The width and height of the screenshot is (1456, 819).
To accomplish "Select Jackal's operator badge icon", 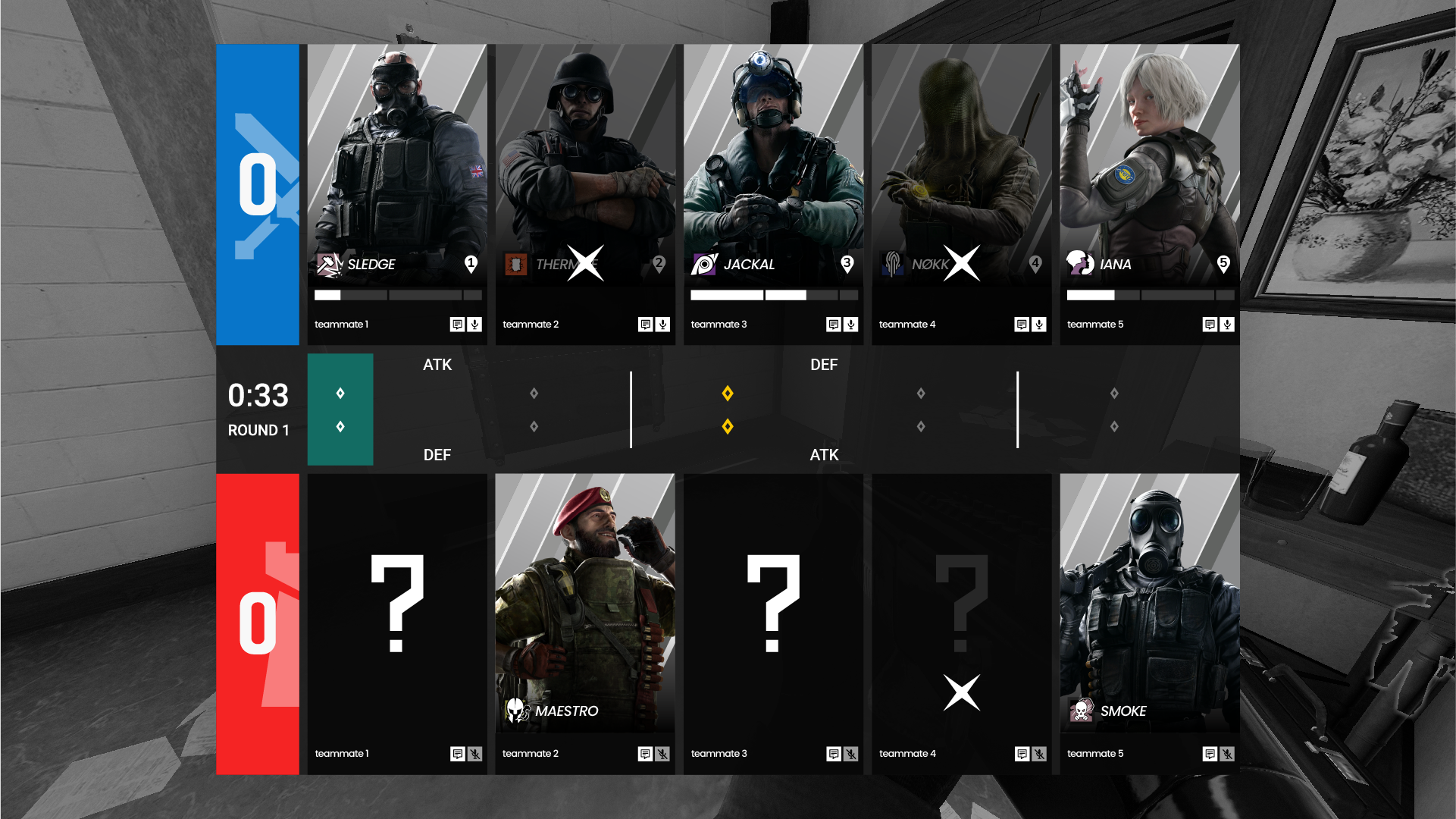I will [x=705, y=263].
